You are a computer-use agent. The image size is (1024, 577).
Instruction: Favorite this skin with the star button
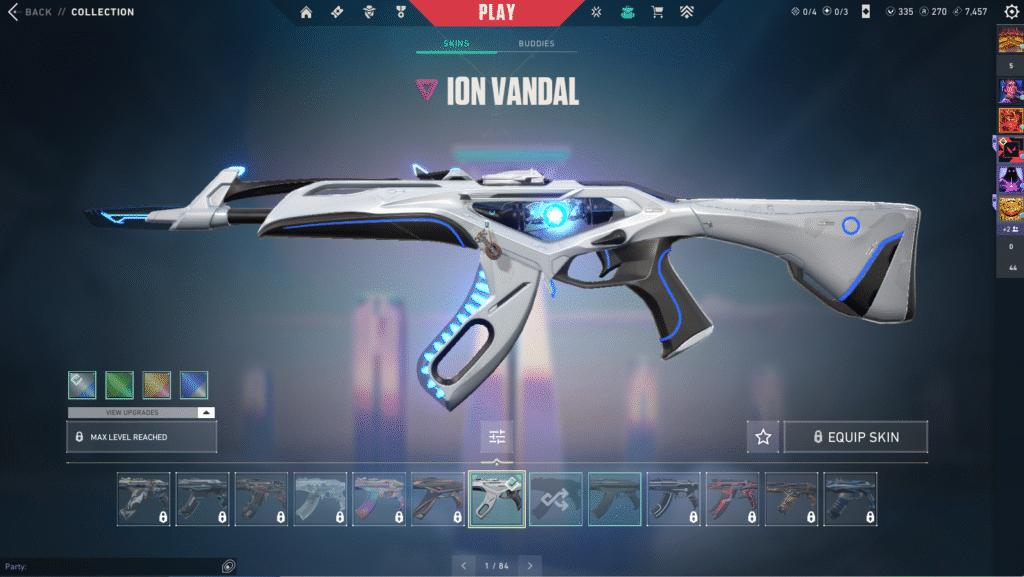click(x=763, y=437)
